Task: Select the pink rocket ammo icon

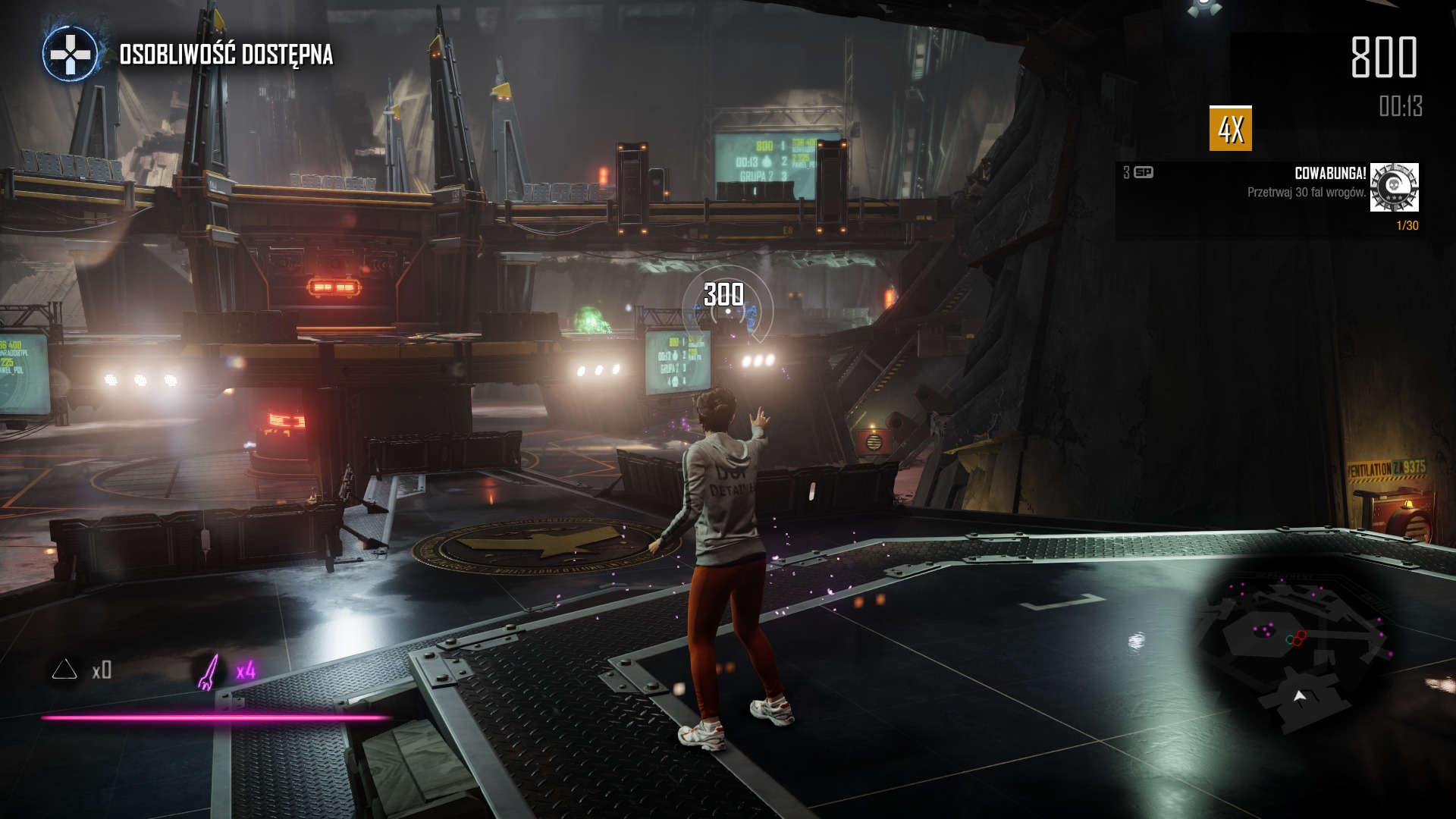Action: point(208,671)
